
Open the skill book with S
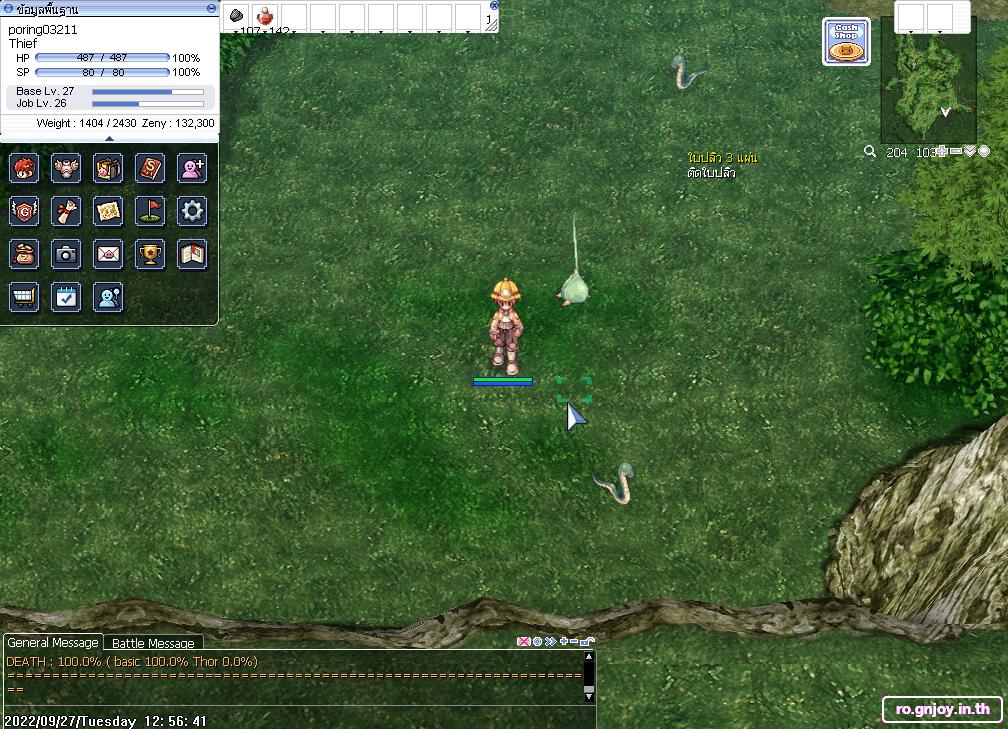(150, 168)
